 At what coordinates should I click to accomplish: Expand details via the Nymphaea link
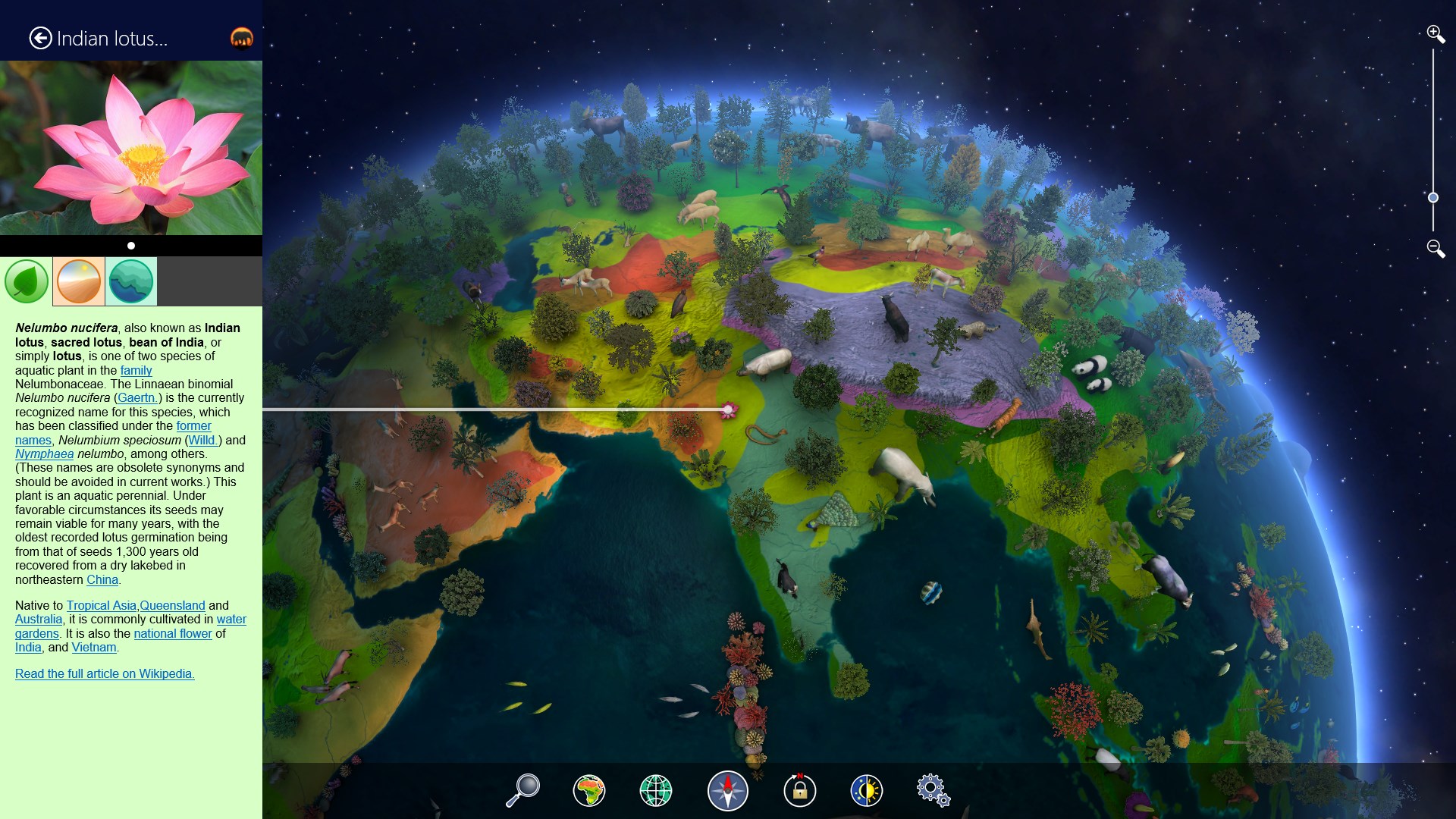pyautogui.click(x=45, y=453)
